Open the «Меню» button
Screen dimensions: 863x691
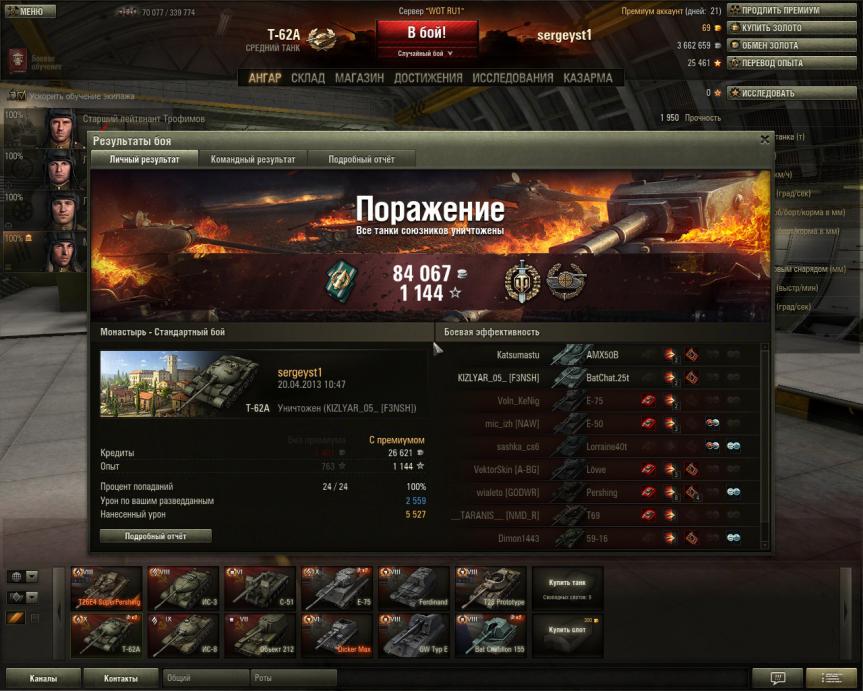(x=25, y=11)
